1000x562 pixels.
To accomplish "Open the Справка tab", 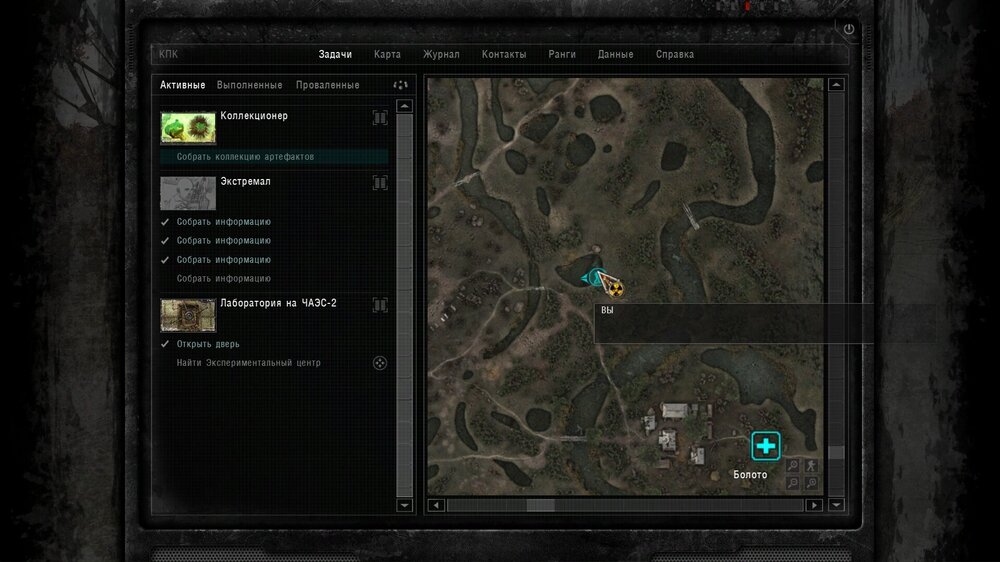I will click(x=675, y=55).
